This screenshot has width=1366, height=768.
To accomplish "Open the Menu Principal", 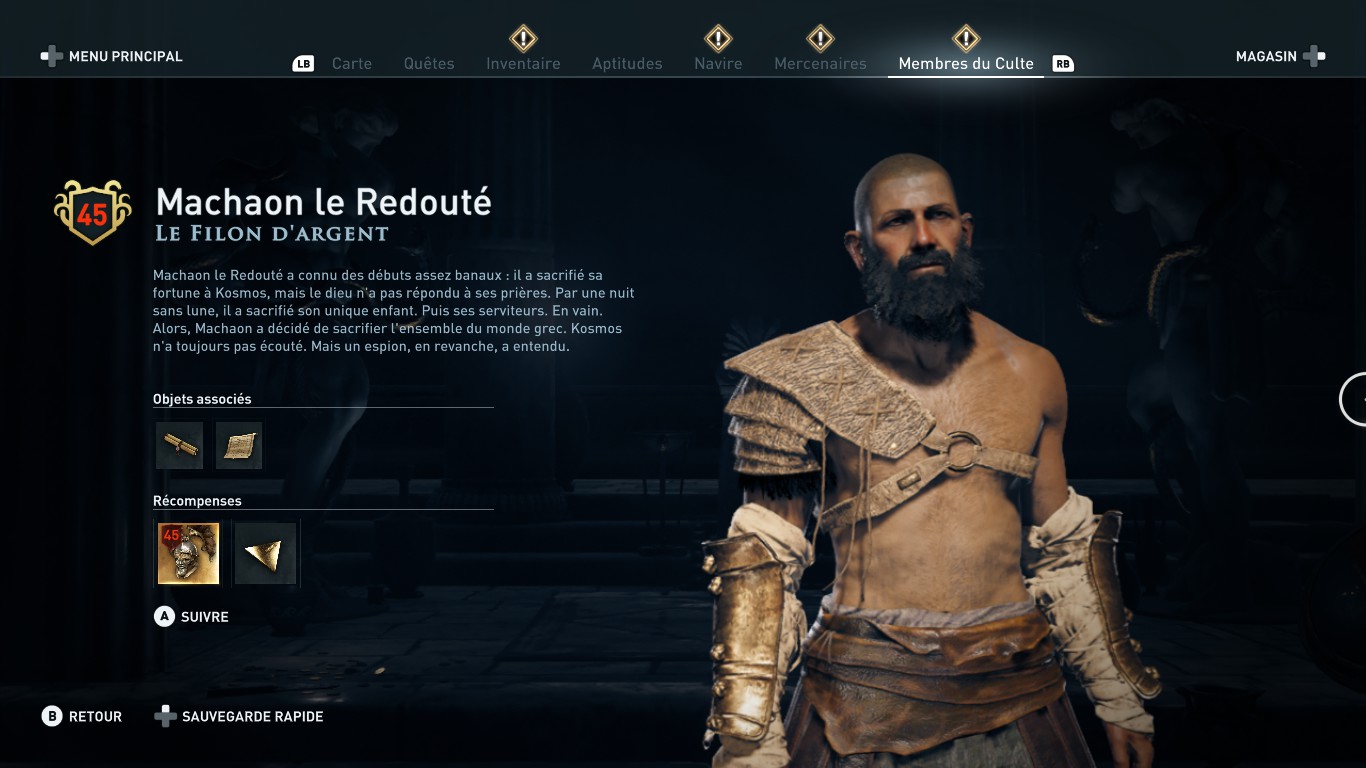I will point(112,56).
